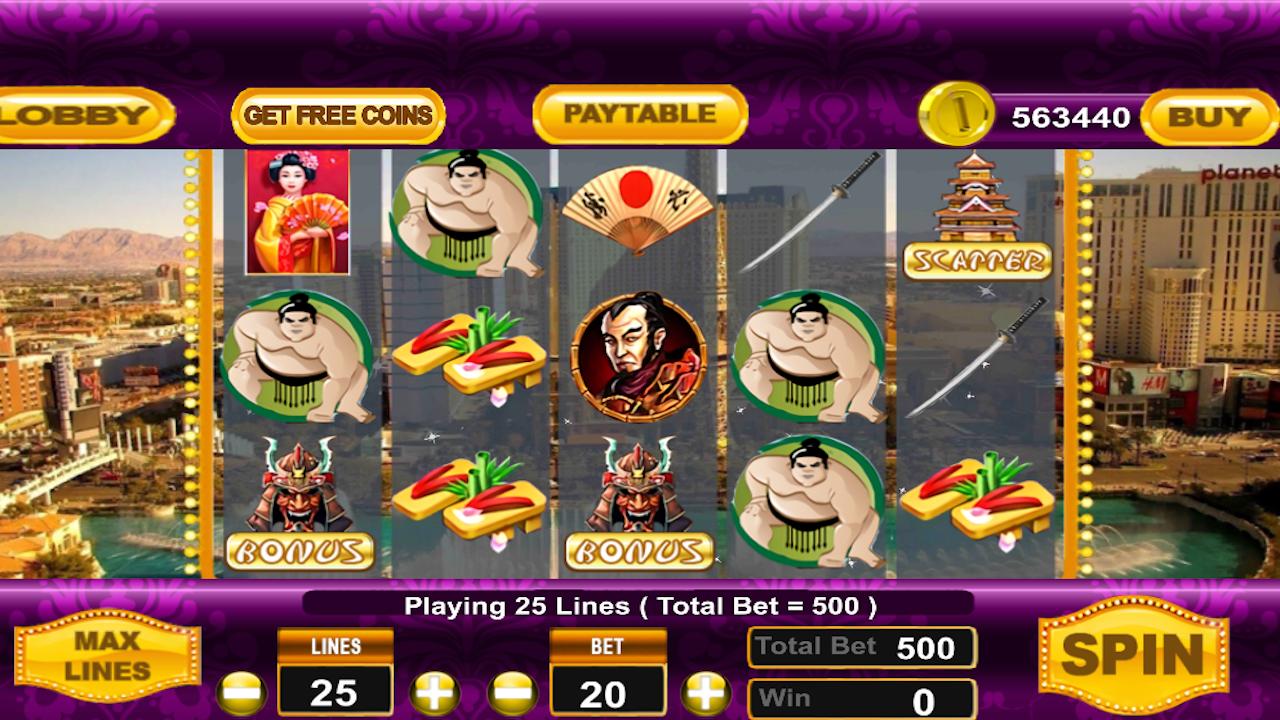Click the Total Bet display showing 500

point(860,646)
